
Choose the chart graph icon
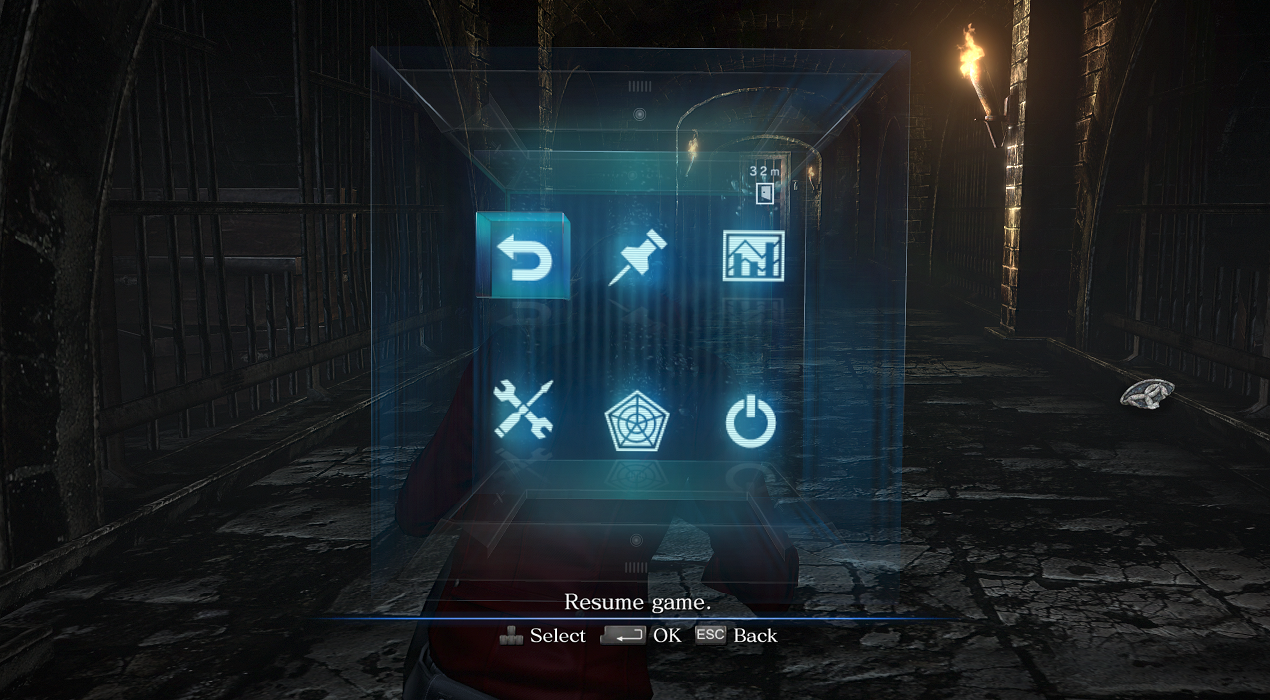753,256
